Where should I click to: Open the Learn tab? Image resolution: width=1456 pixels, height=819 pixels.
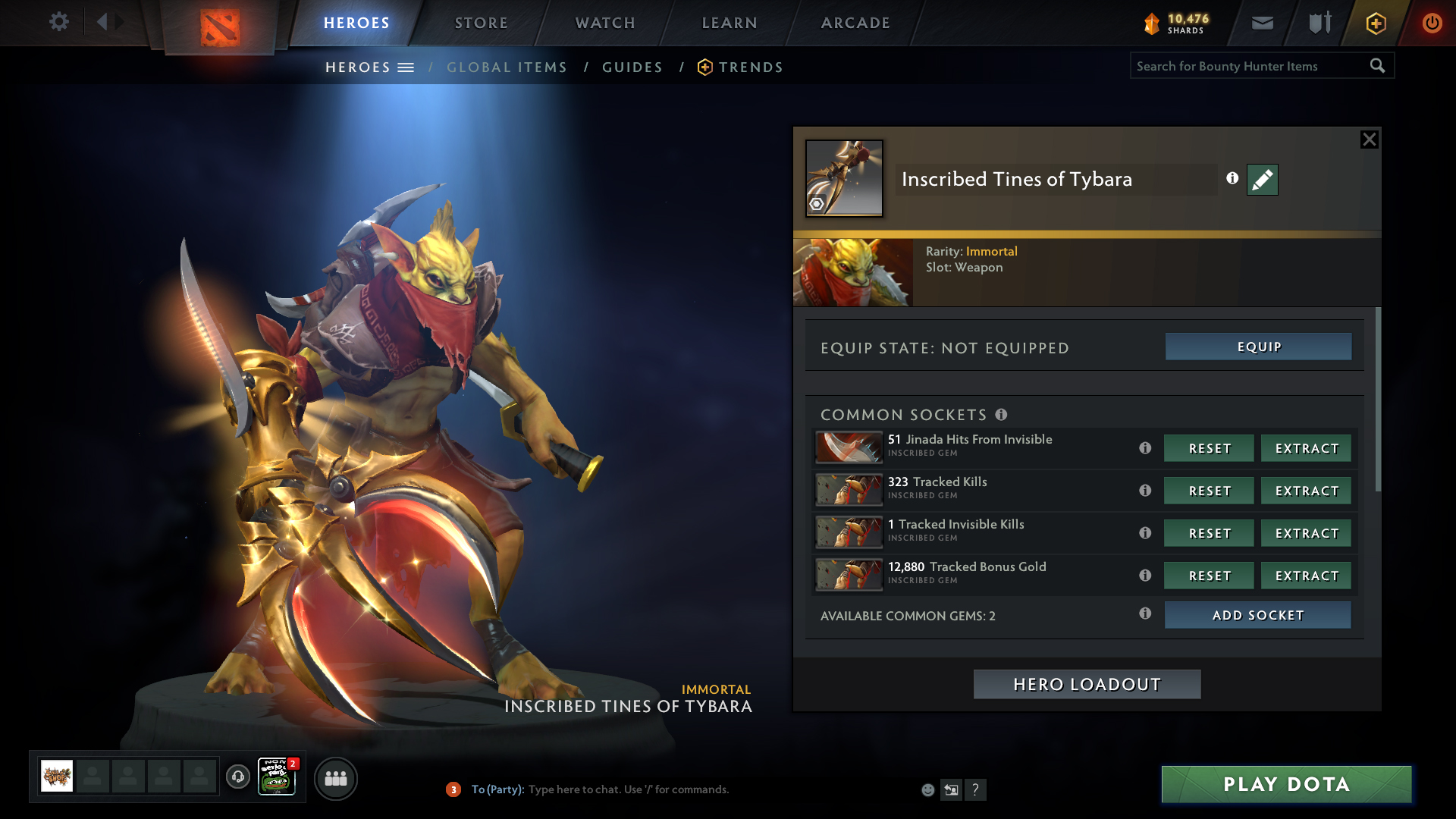pos(730,23)
